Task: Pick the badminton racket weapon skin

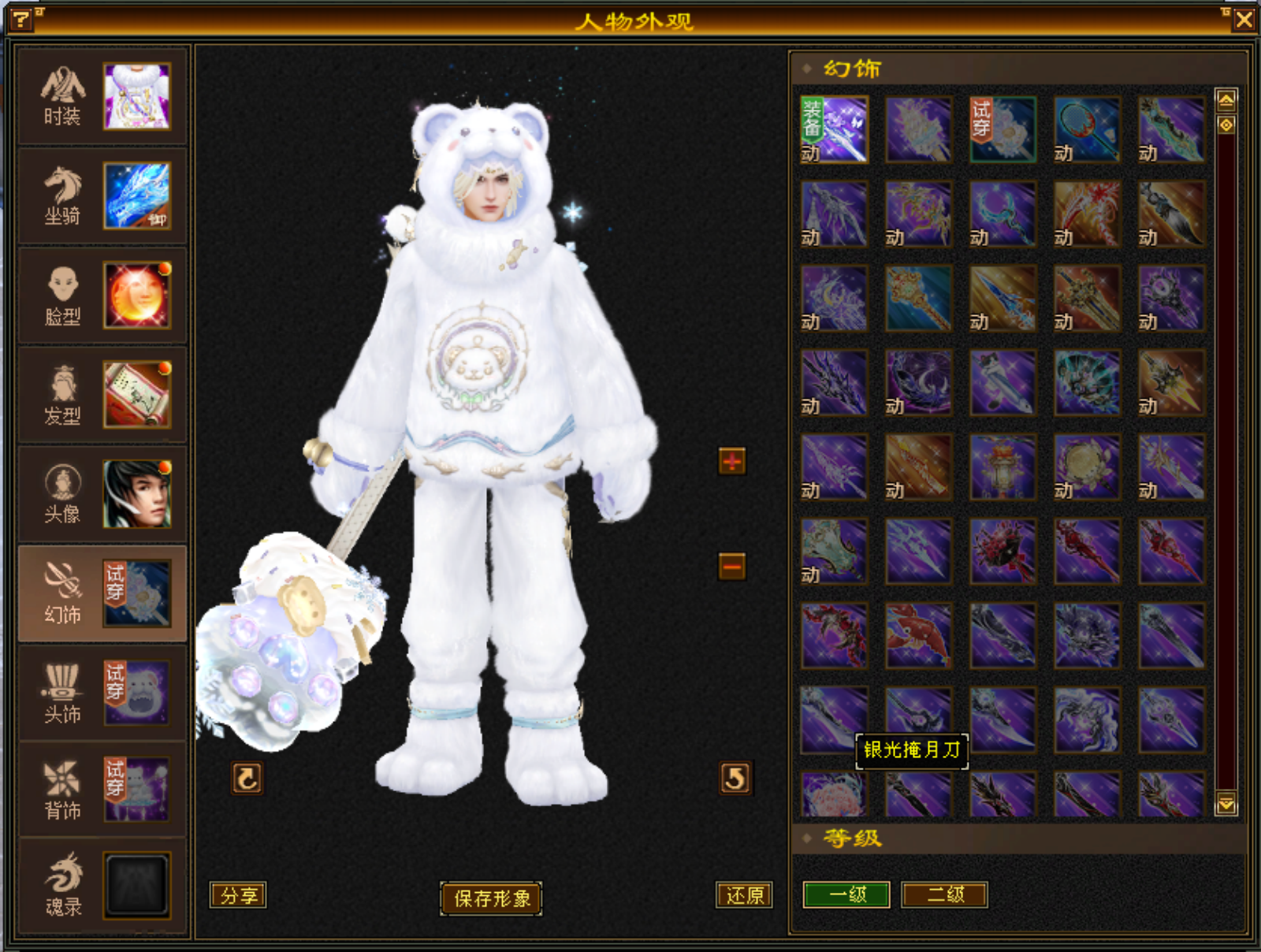Action: coord(1087,130)
